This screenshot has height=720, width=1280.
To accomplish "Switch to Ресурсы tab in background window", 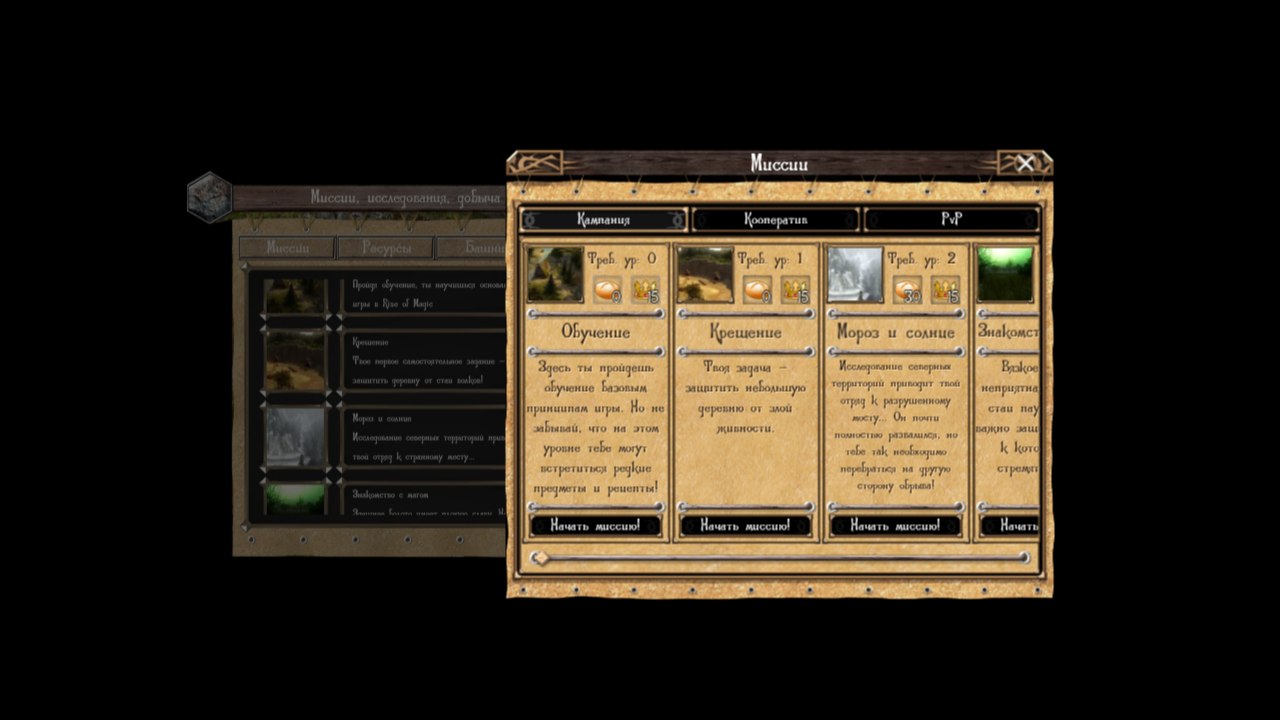I will pyautogui.click(x=385, y=248).
